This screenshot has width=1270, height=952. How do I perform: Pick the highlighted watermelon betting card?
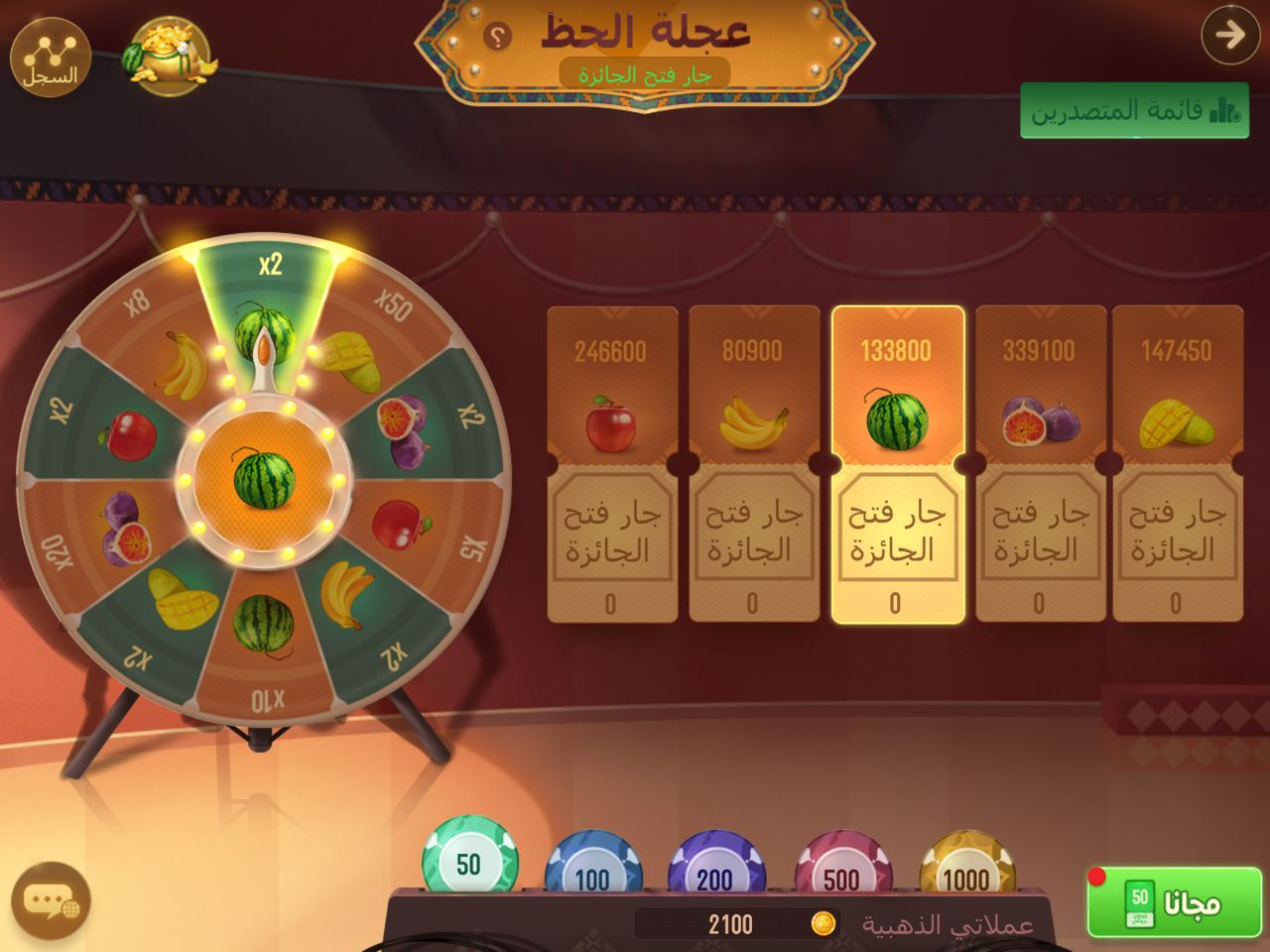pyautogui.click(x=897, y=464)
